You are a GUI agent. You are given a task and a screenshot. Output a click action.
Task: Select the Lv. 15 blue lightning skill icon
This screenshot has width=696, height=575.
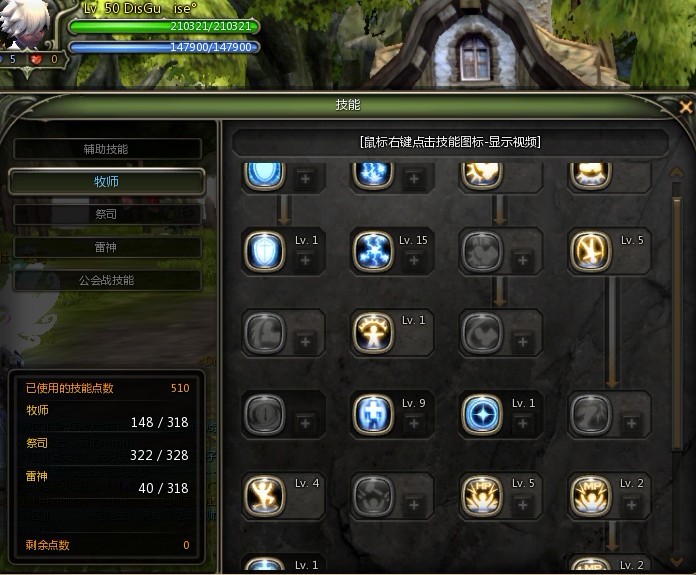(x=372, y=251)
